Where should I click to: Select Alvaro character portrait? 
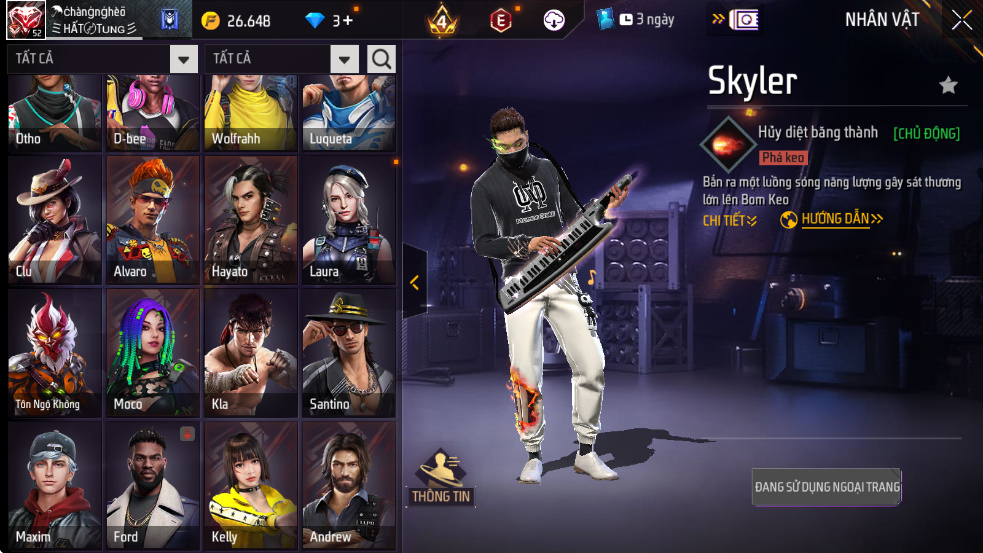click(153, 218)
